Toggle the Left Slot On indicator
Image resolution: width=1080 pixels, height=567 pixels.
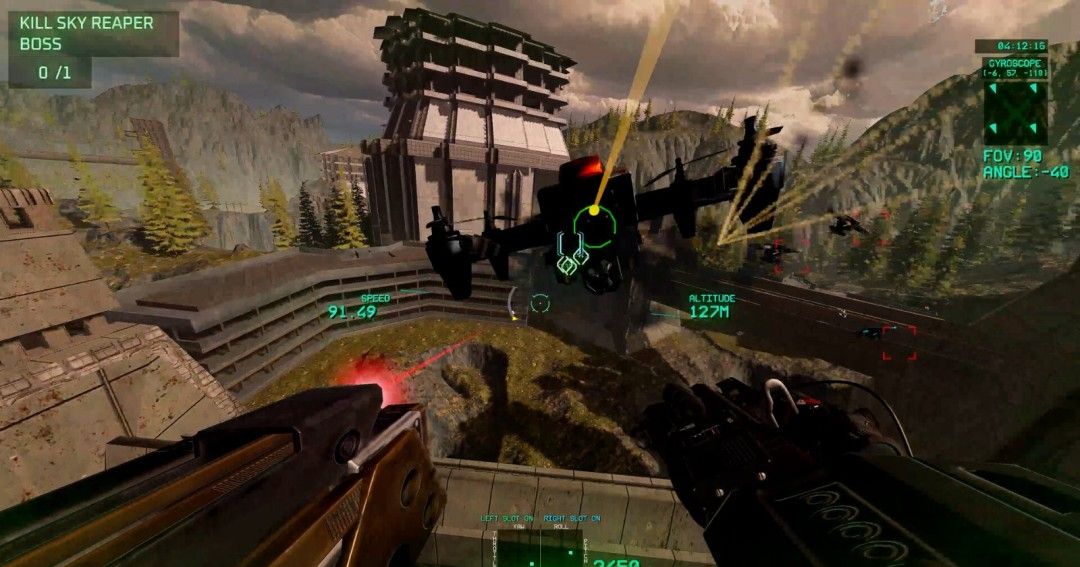[x=506, y=518]
